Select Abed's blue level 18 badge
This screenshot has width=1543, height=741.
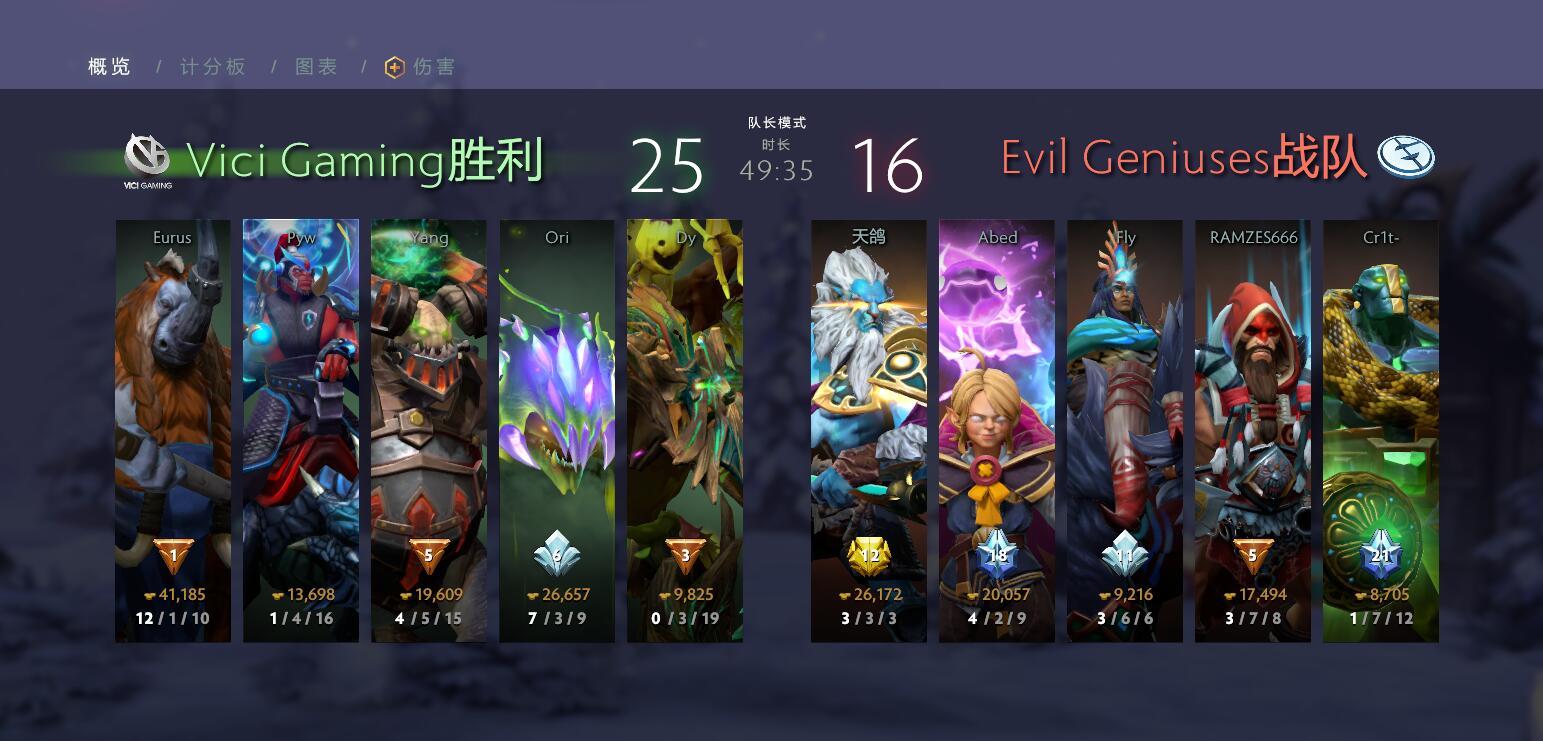click(996, 556)
